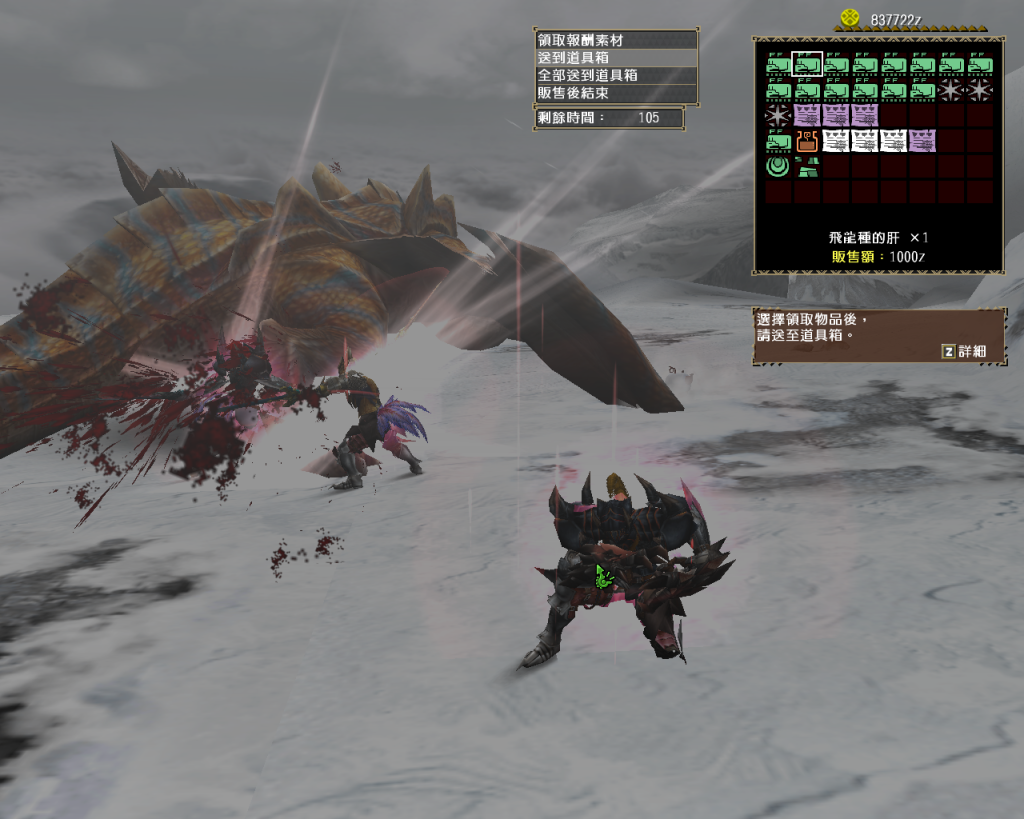
Task: Pick the green concentric-circle reward item
Action: [778, 165]
